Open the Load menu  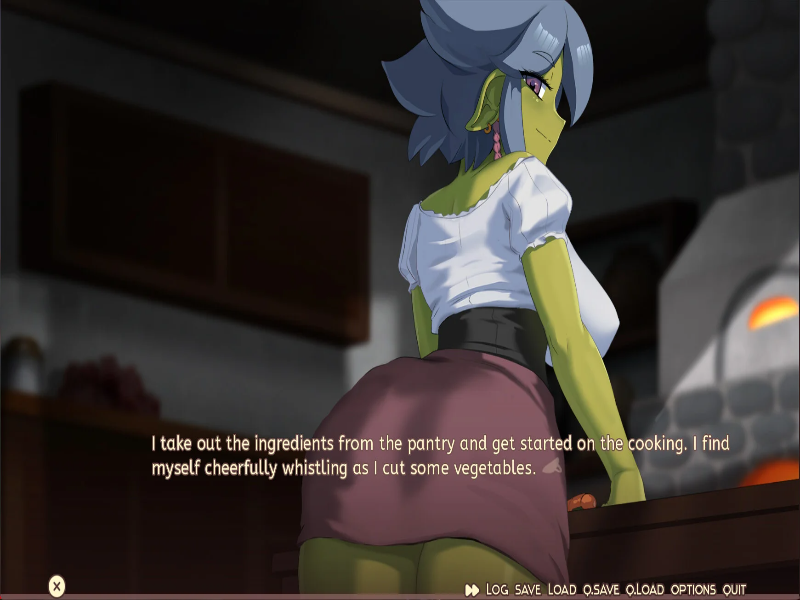tap(562, 590)
